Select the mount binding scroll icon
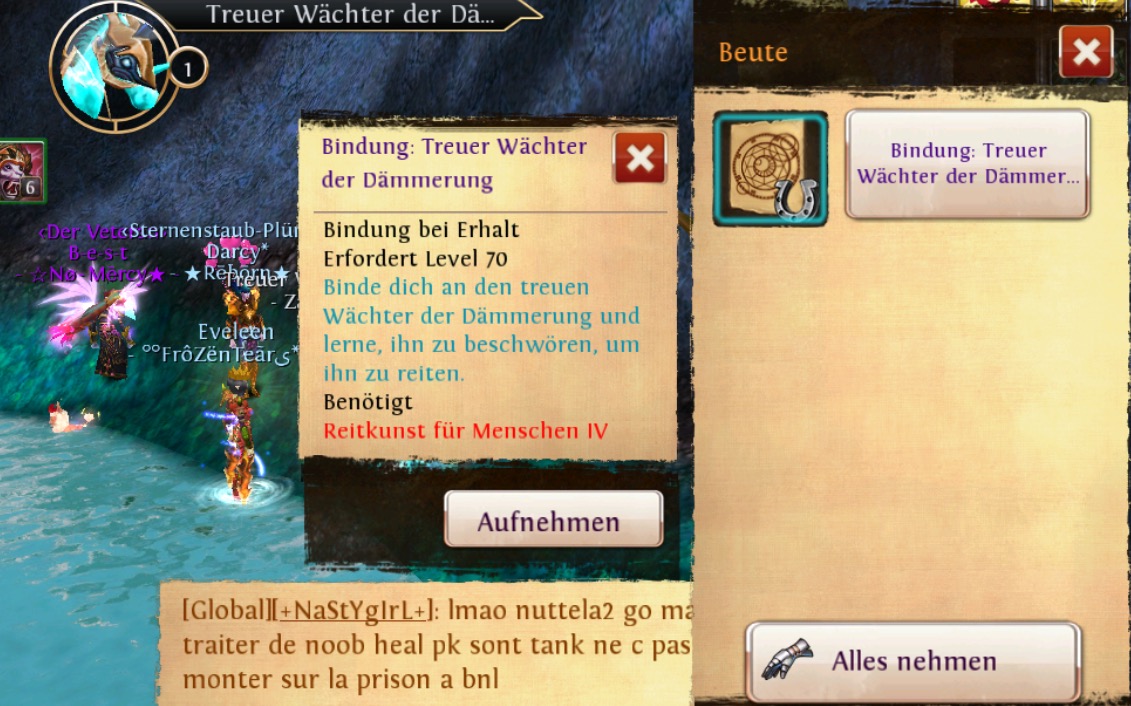Screen dimensions: 1131x706 770,168
